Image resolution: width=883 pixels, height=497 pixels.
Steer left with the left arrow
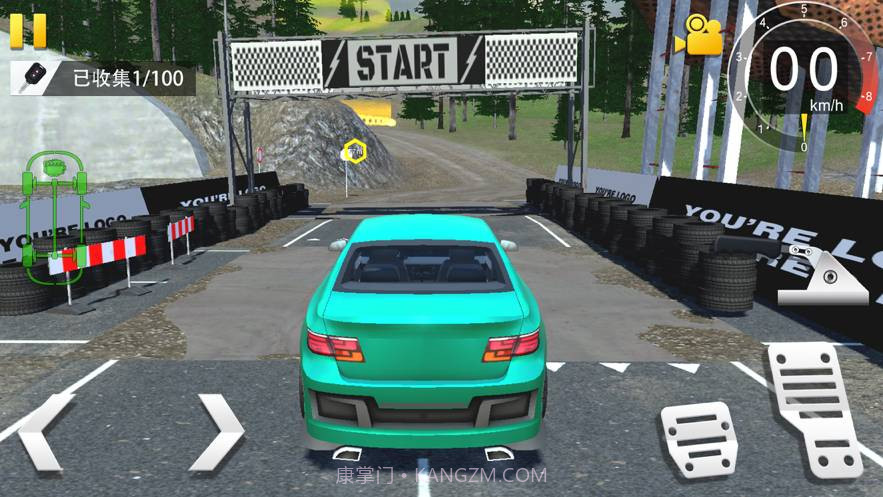(x=46, y=432)
